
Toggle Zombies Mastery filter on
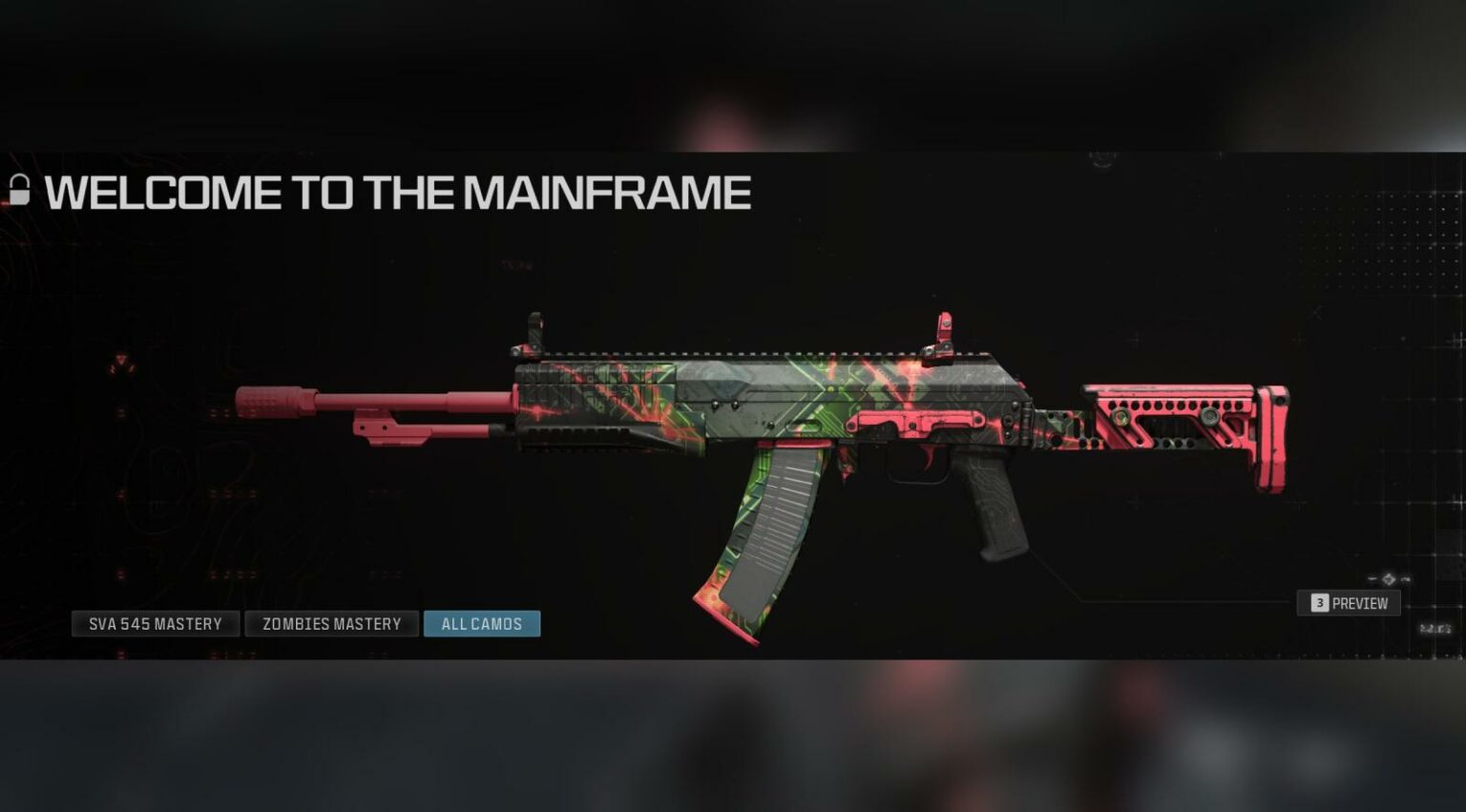coord(331,623)
